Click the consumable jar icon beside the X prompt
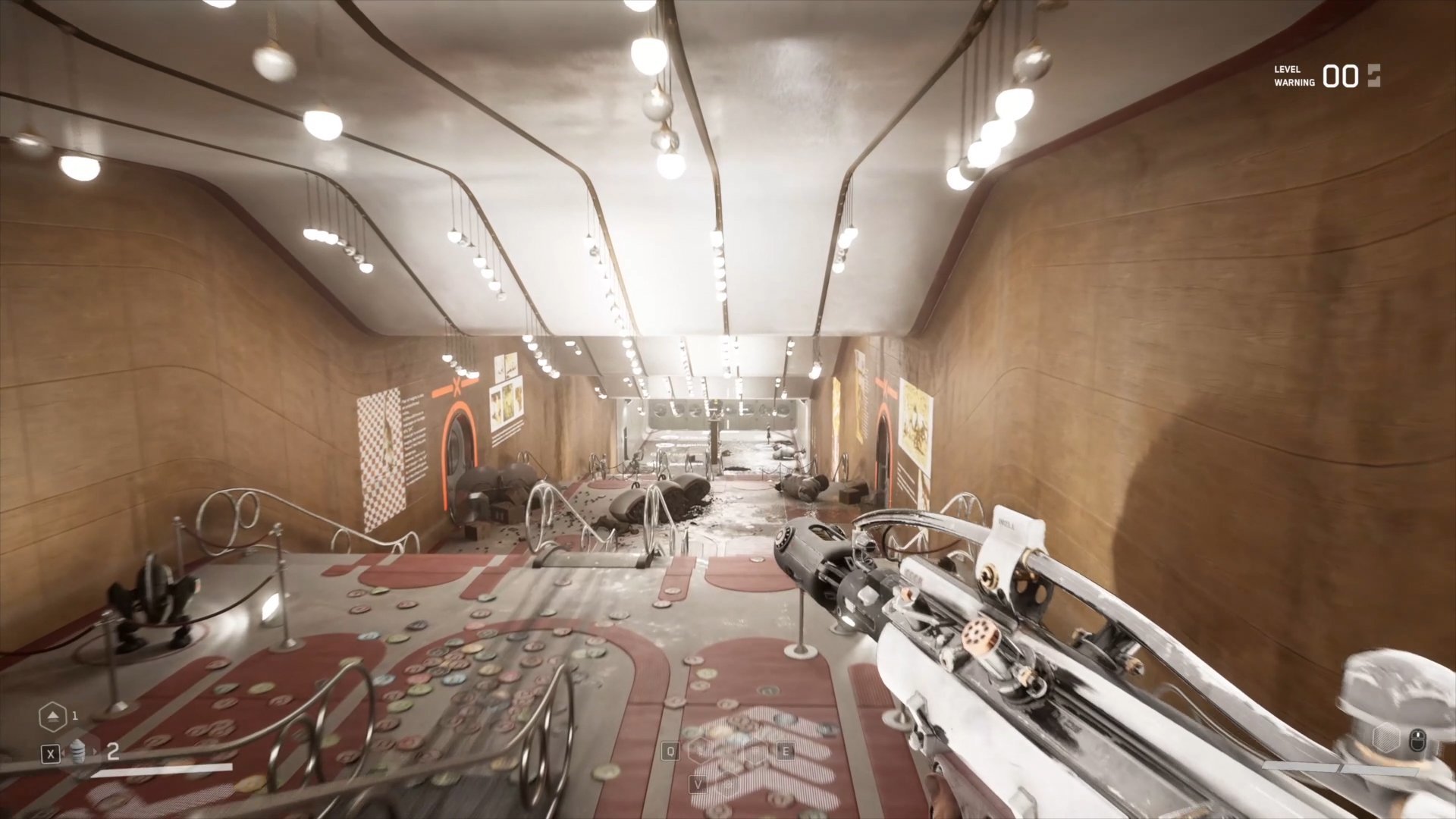Viewport: 1456px width, 819px height. tap(78, 751)
